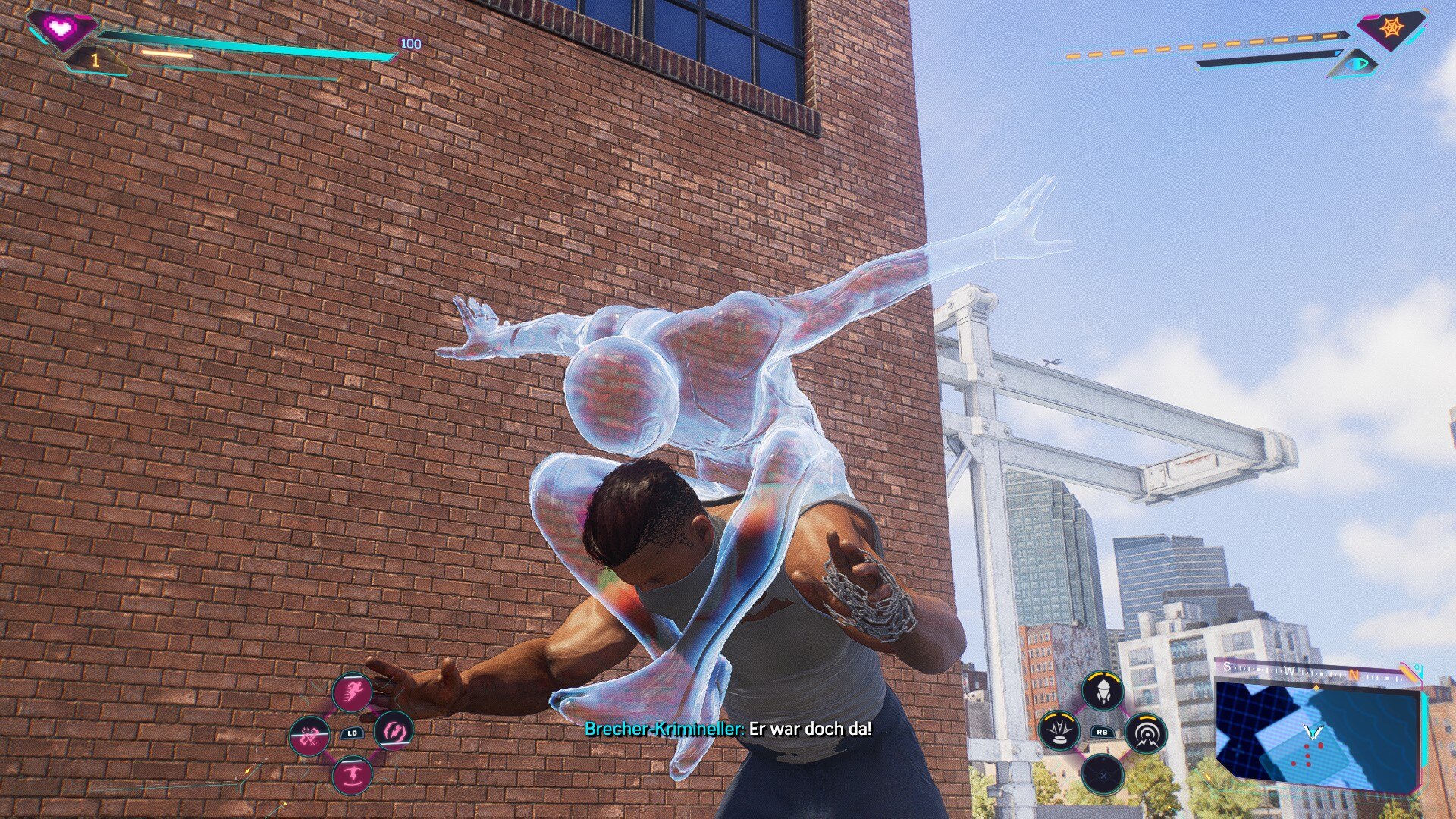Select the cyan eye camouflage icon
This screenshot has width=1456, height=819.
[1357, 63]
